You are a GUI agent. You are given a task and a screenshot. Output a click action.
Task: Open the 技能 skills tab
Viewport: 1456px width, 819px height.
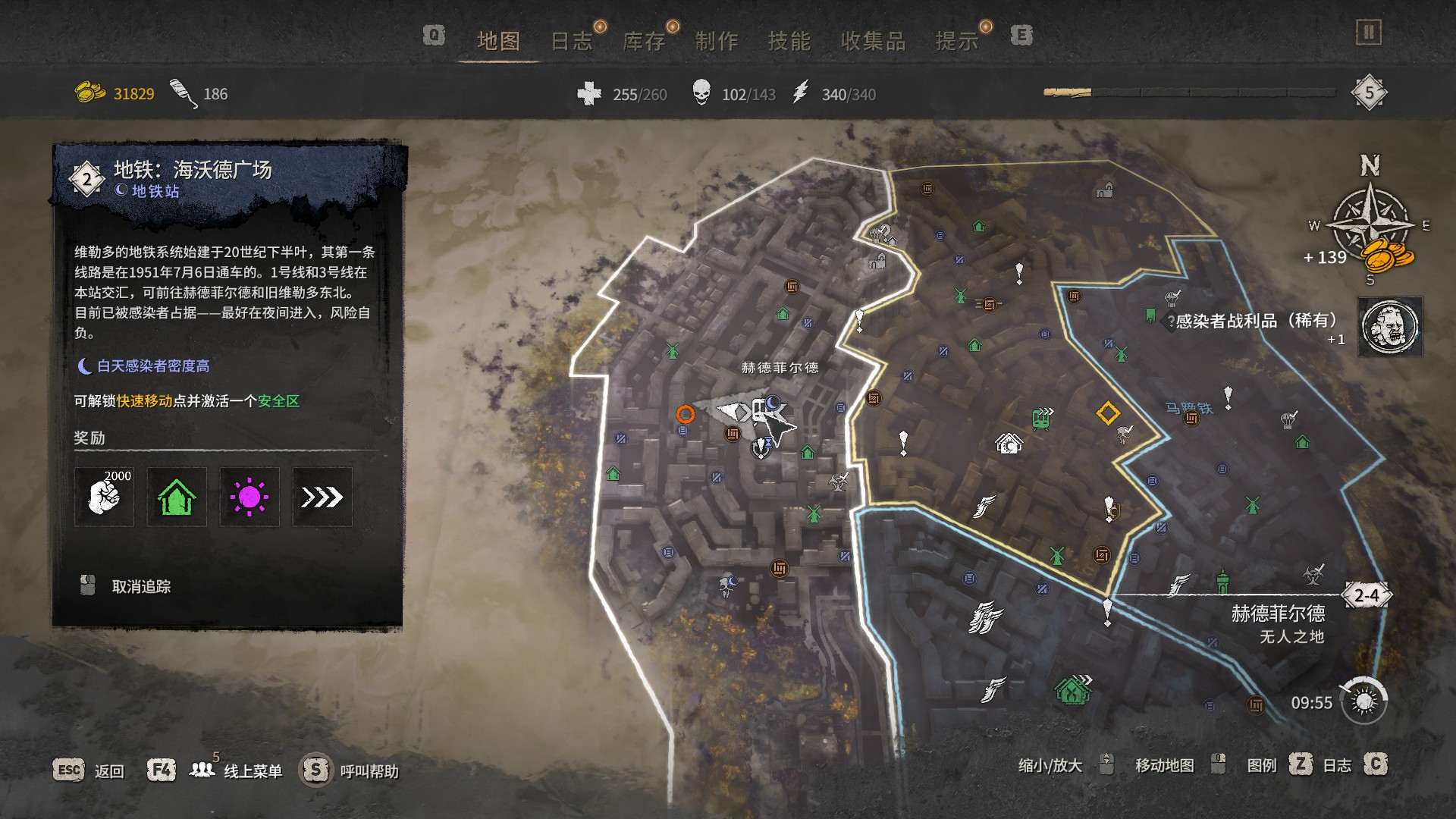pyautogui.click(x=789, y=41)
